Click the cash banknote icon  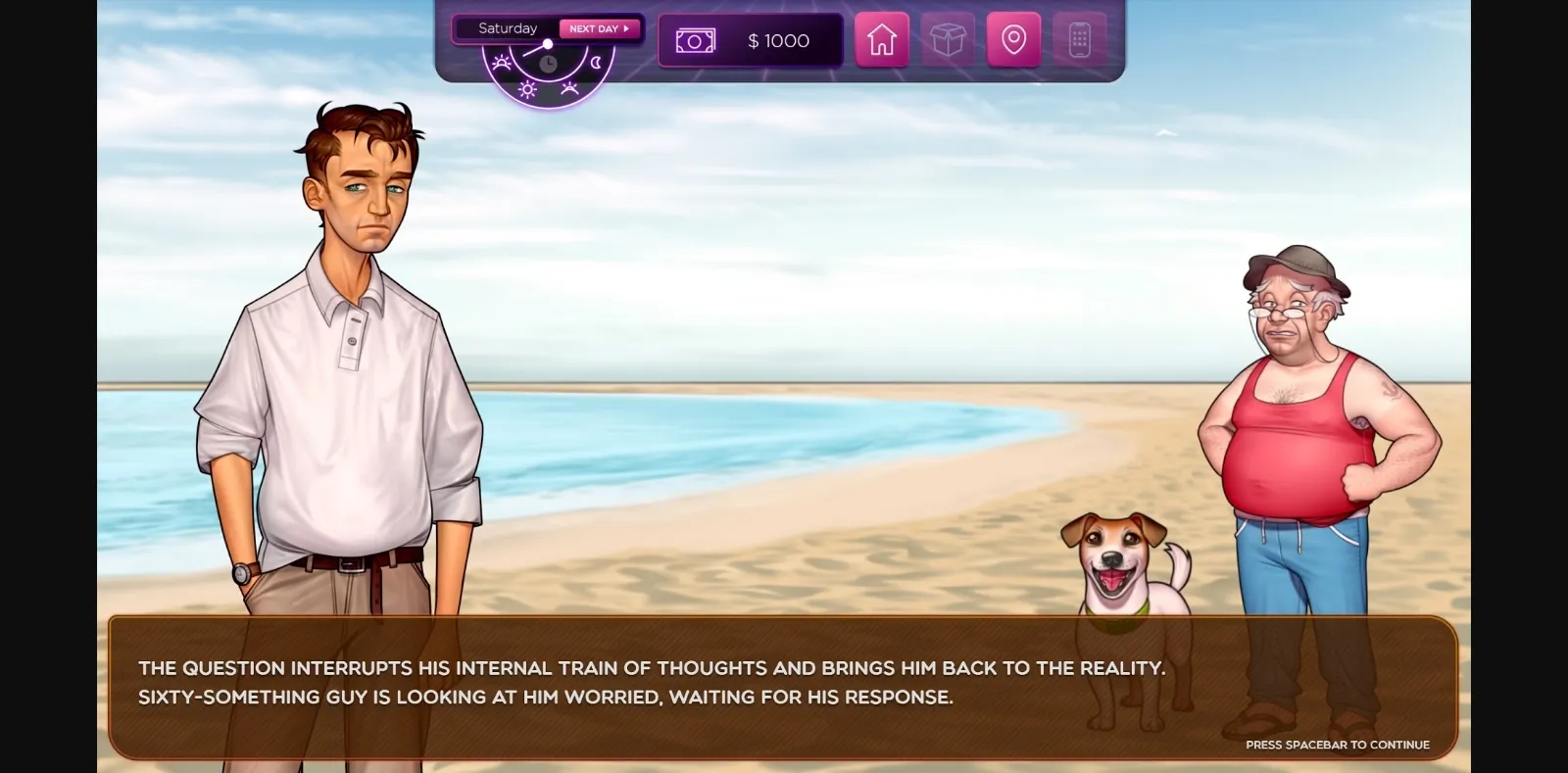pyautogui.click(x=696, y=40)
